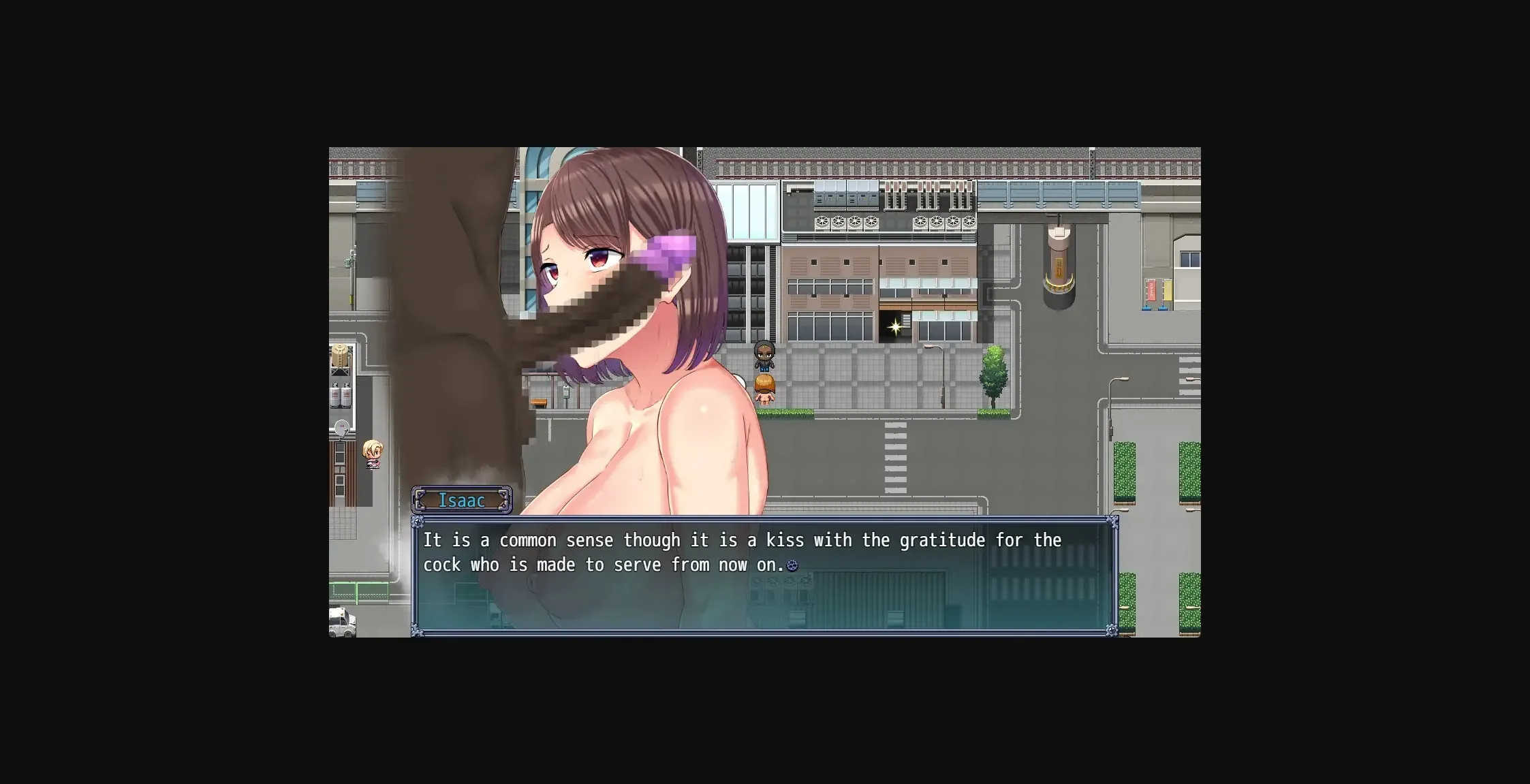Select the blonde character sprite on the left
The width and height of the screenshot is (1530, 784).
click(x=372, y=454)
